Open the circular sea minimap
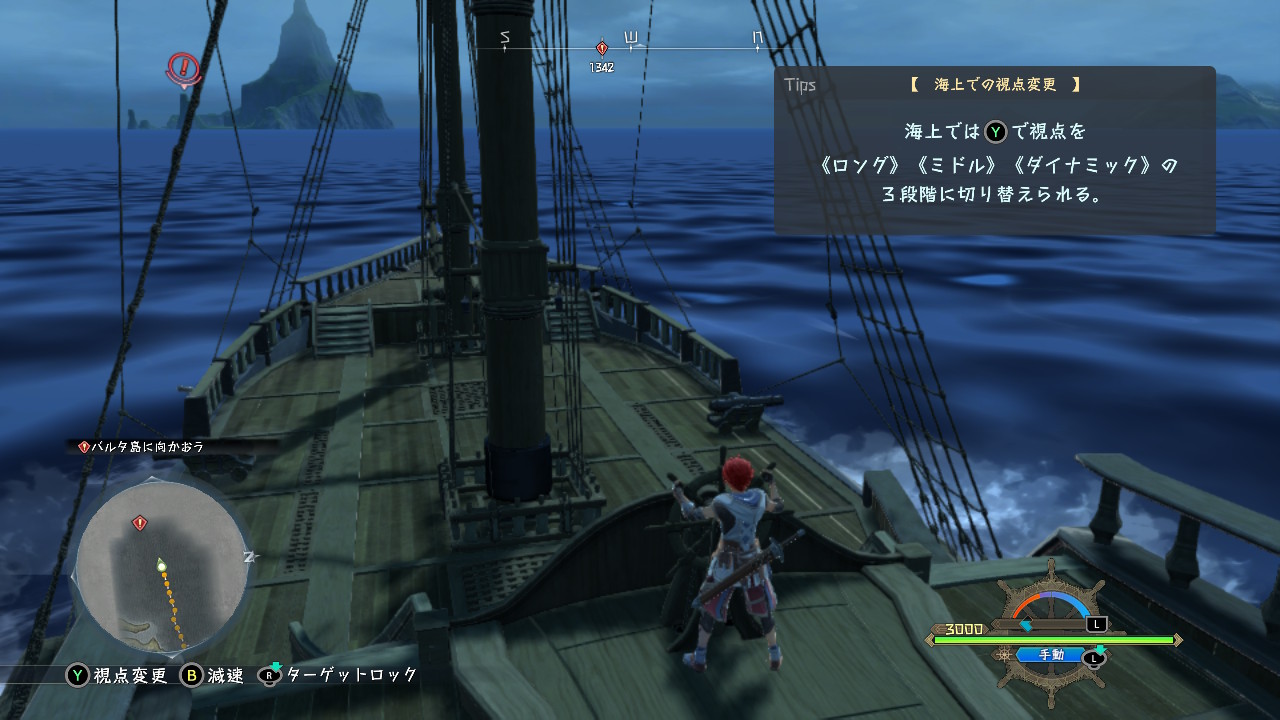The height and width of the screenshot is (720, 1280). (x=160, y=565)
